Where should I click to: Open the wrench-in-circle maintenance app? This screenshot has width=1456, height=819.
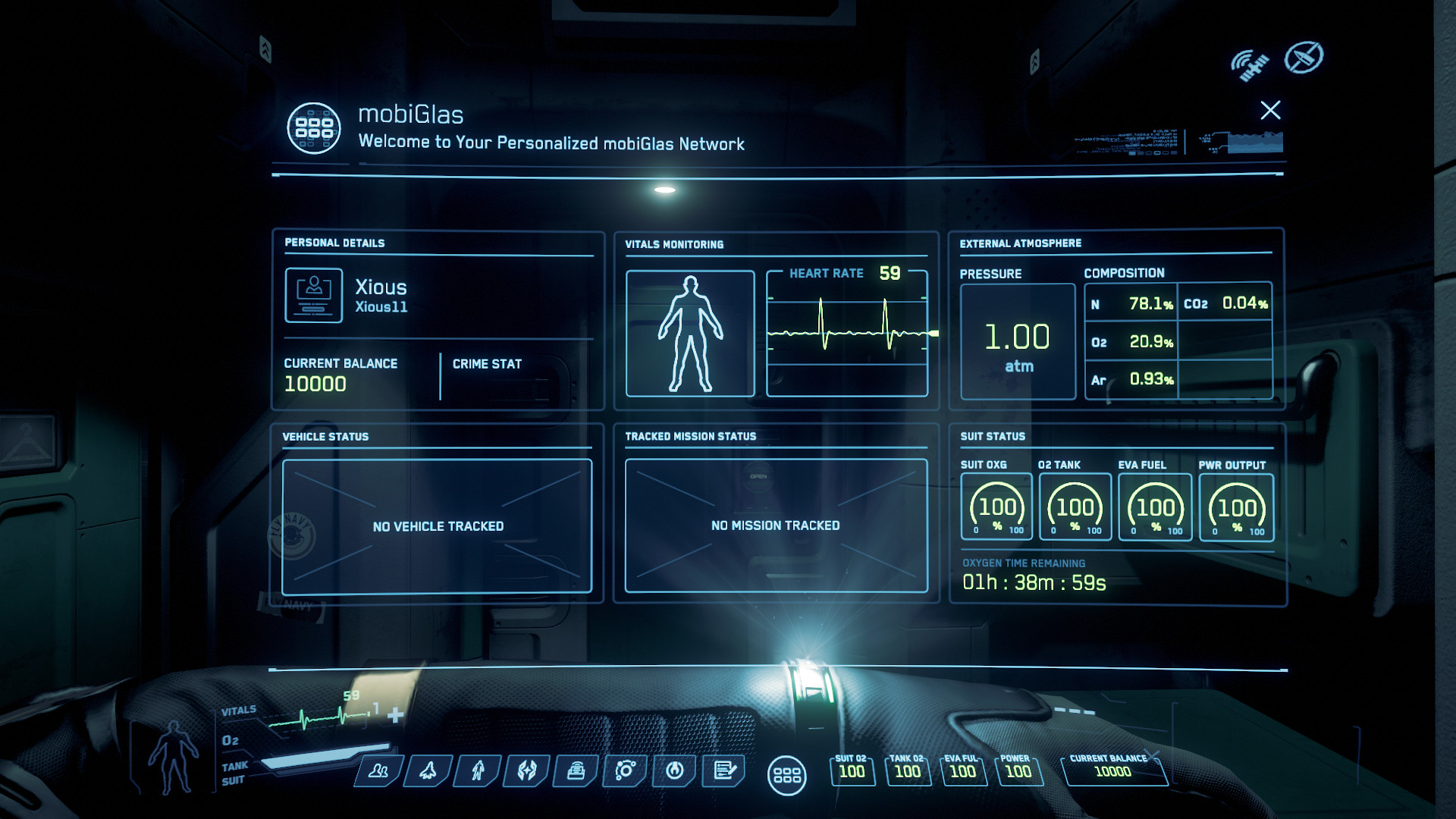click(675, 771)
